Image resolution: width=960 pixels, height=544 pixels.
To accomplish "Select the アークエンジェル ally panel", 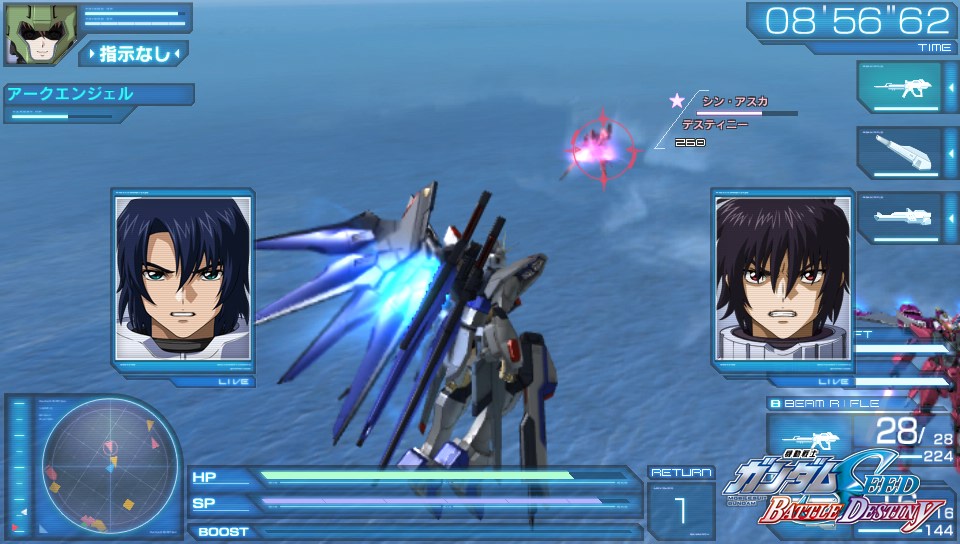I will coord(98,95).
